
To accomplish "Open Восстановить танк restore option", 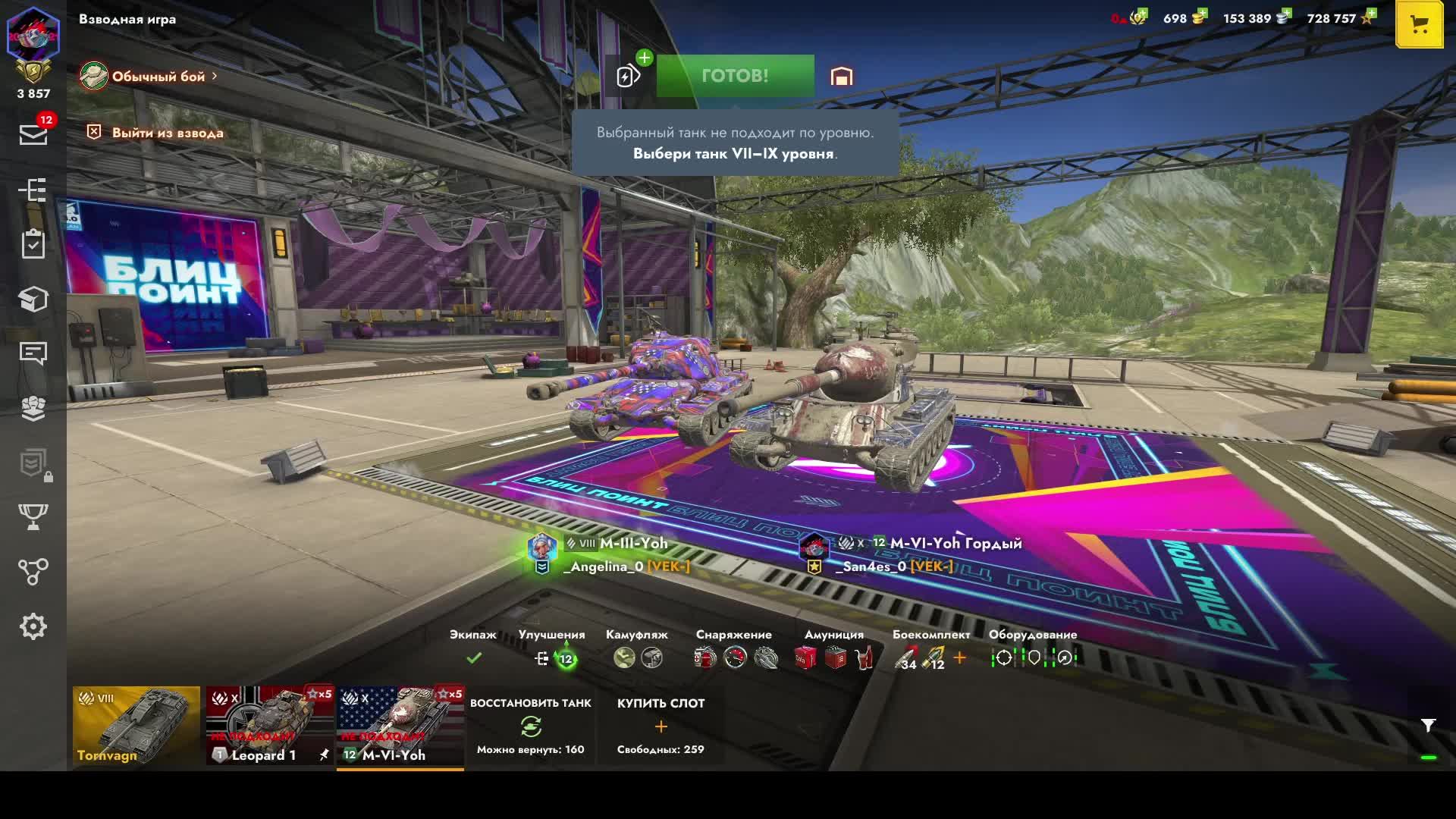I will tap(530, 726).
